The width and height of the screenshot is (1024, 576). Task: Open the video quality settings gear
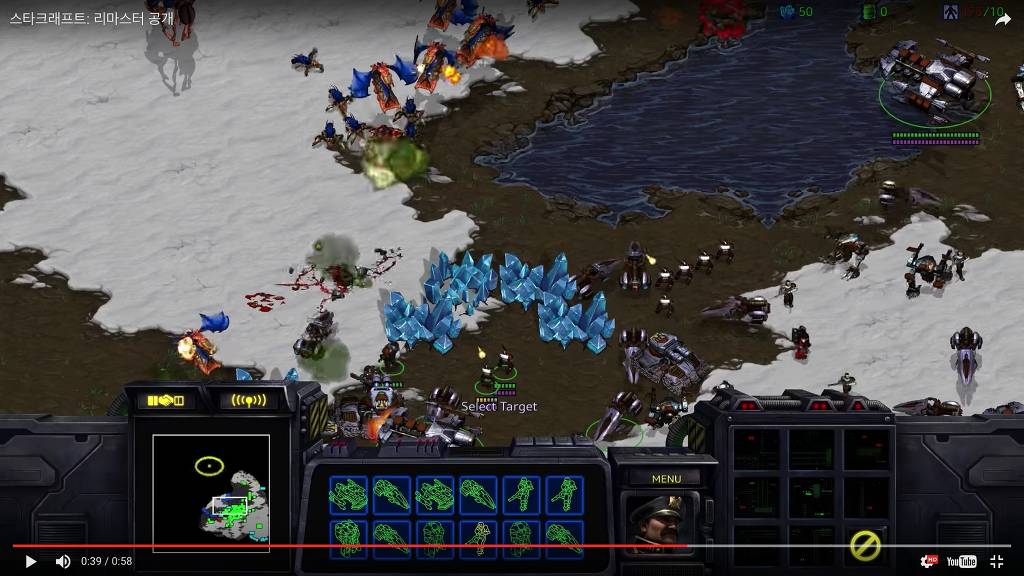click(929, 562)
